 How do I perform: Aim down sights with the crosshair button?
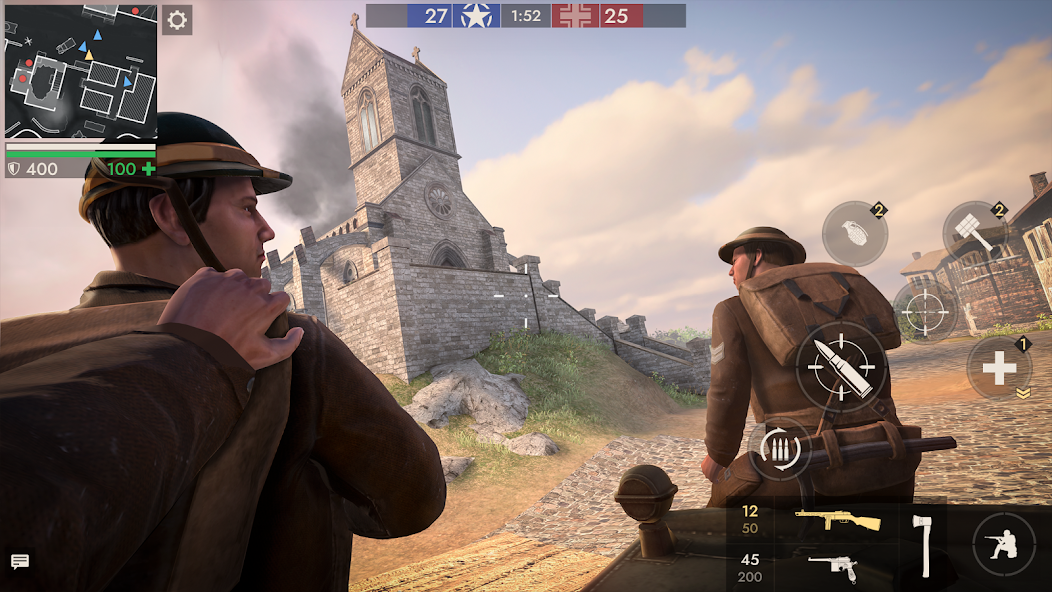point(925,313)
